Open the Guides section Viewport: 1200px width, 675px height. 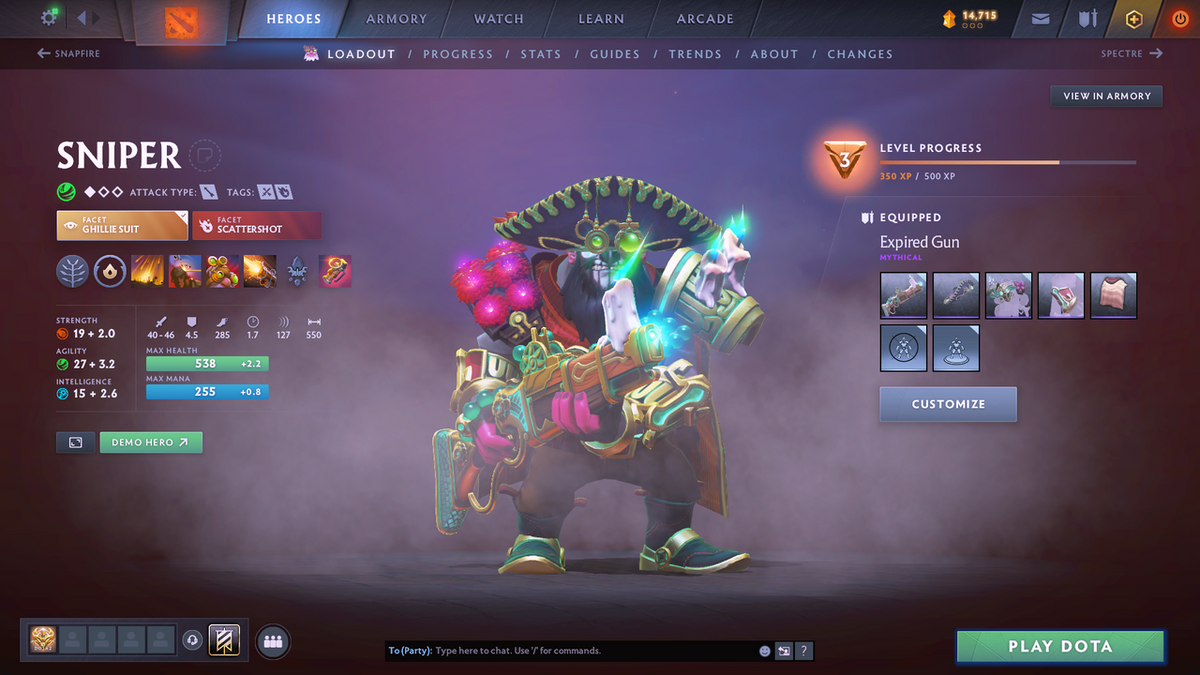pyautogui.click(x=615, y=54)
